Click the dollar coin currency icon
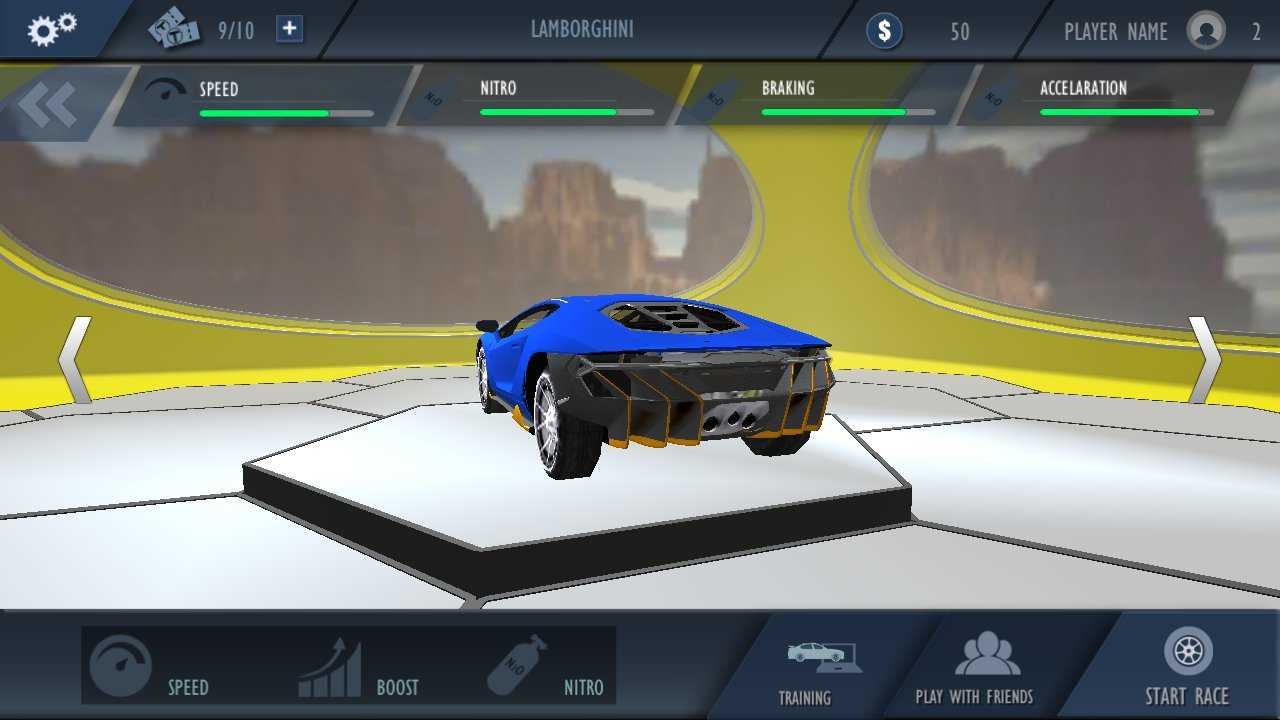This screenshot has width=1280, height=720. click(x=884, y=31)
